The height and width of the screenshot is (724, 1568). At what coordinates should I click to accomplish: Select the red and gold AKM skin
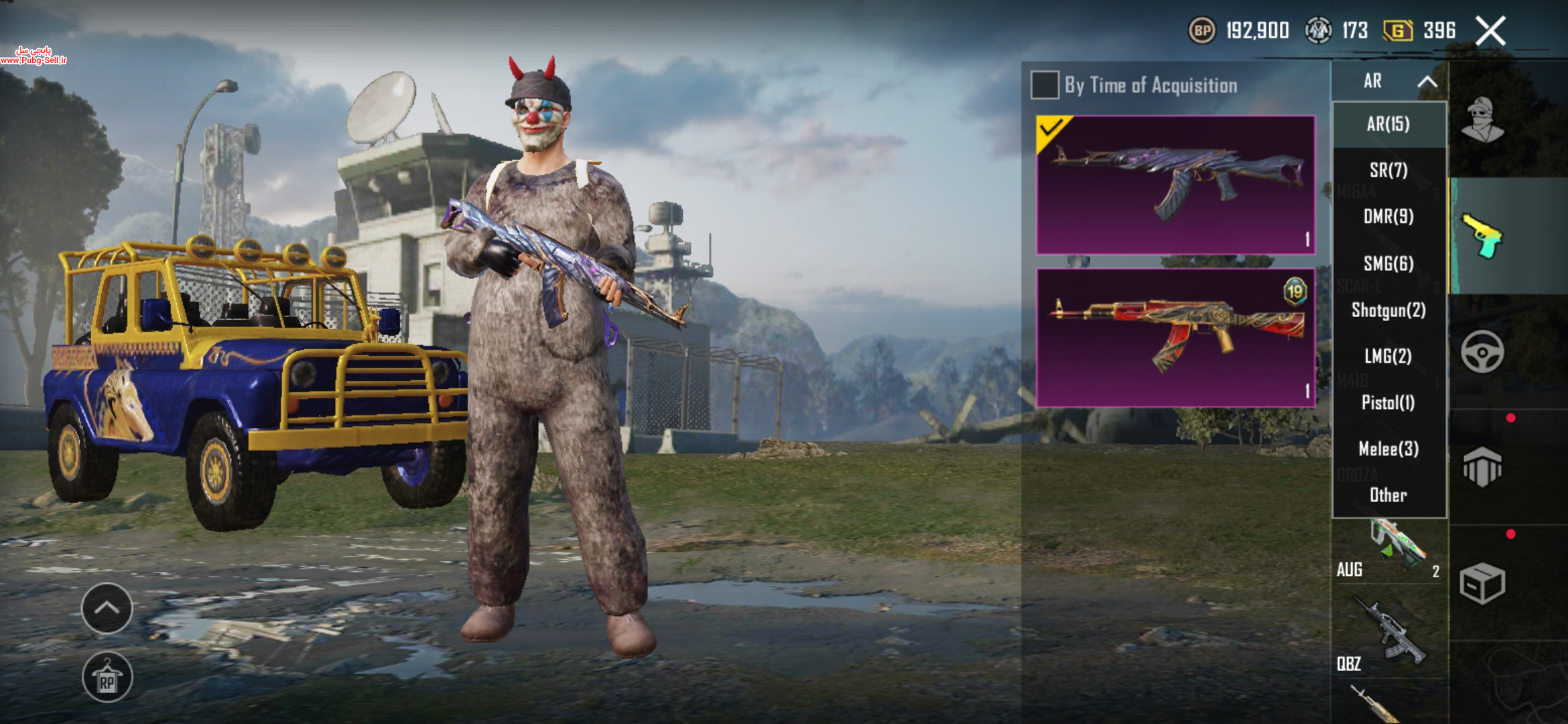click(x=1175, y=338)
